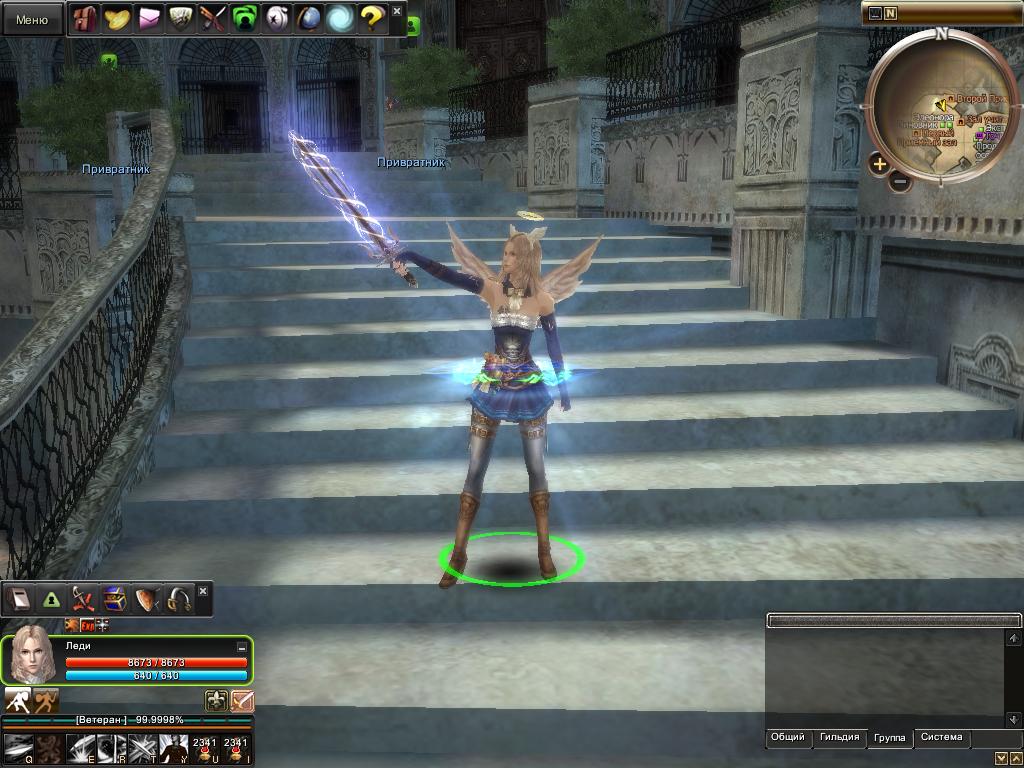Close the top icon toolbar

pos(397,11)
